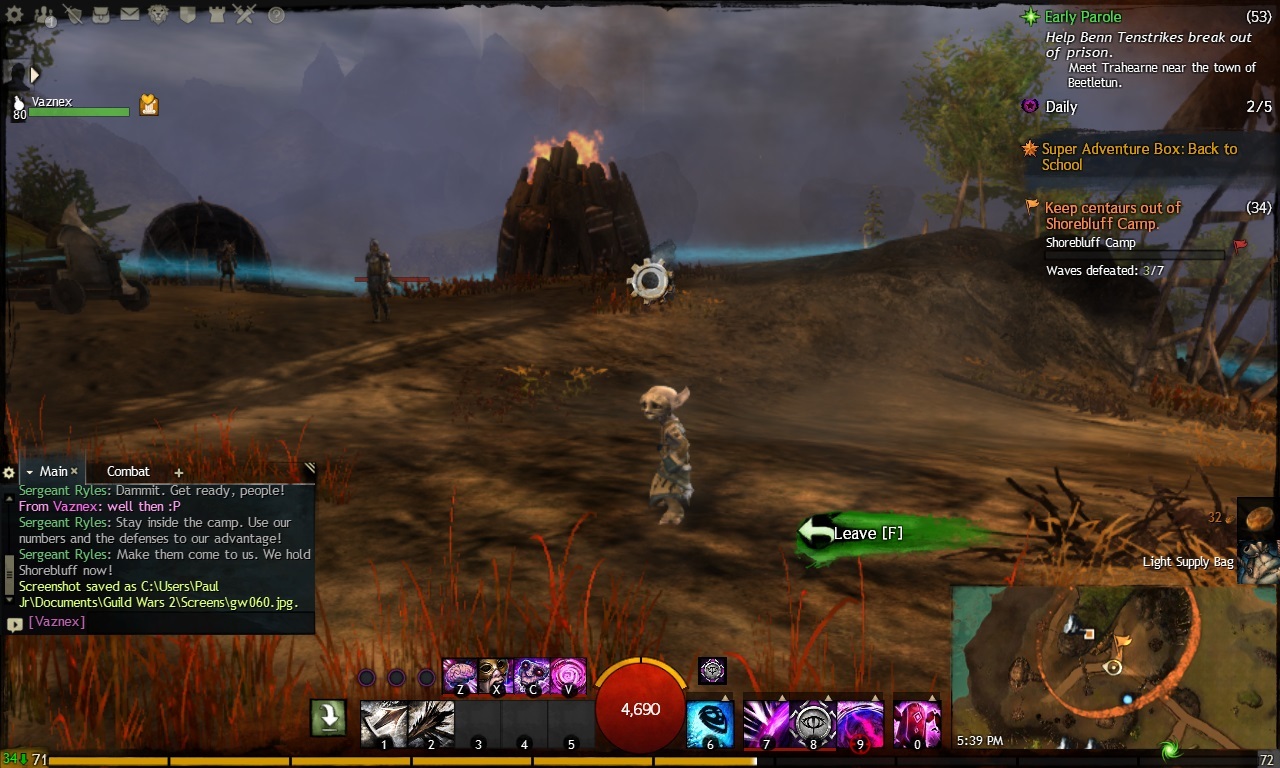Viewport: 1280px width, 768px height.
Task: Use the brain shatter skill marked Z
Action: 459,675
